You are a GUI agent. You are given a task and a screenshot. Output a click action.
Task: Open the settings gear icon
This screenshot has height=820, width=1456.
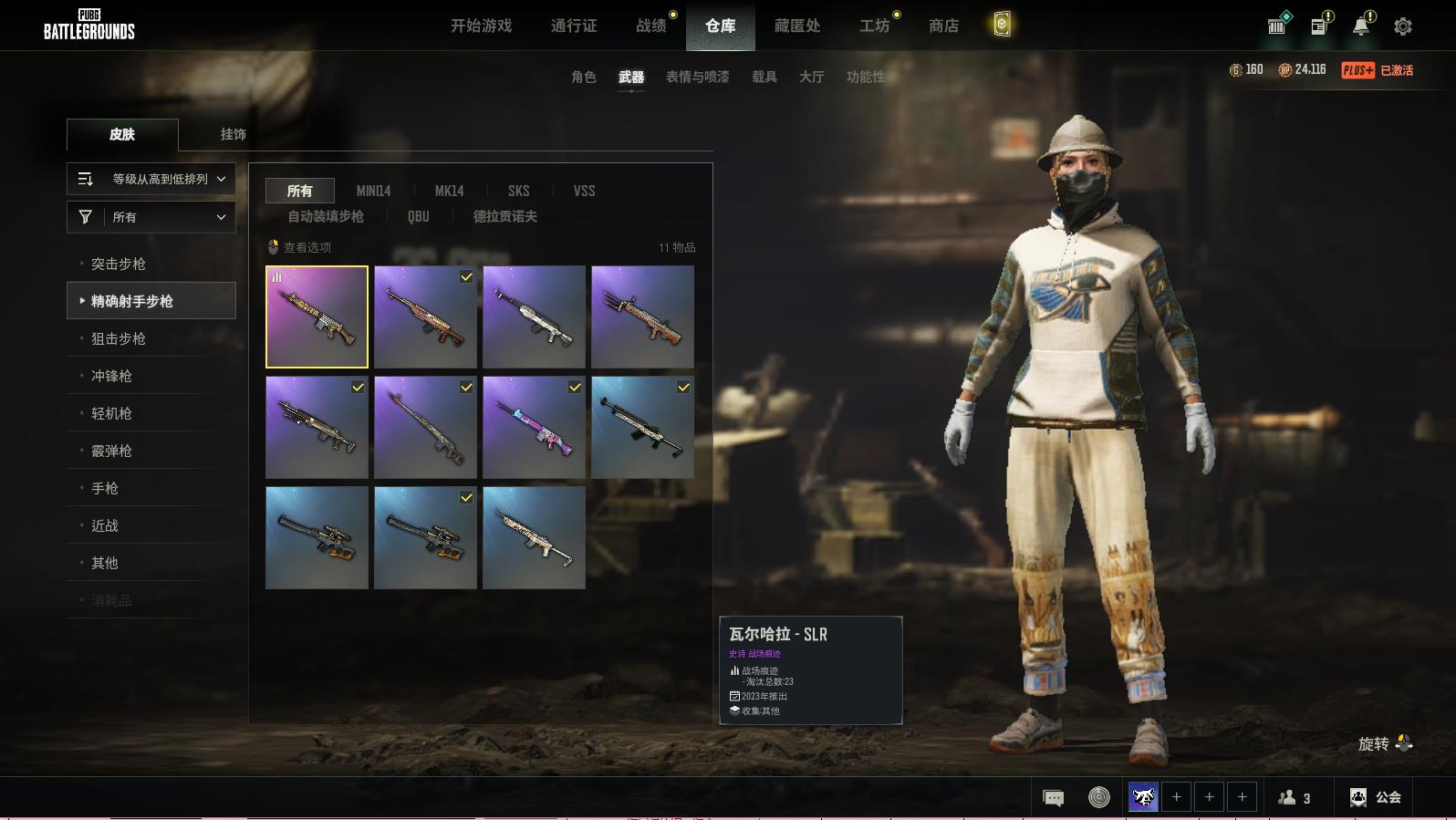click(x=1403, y=26)
